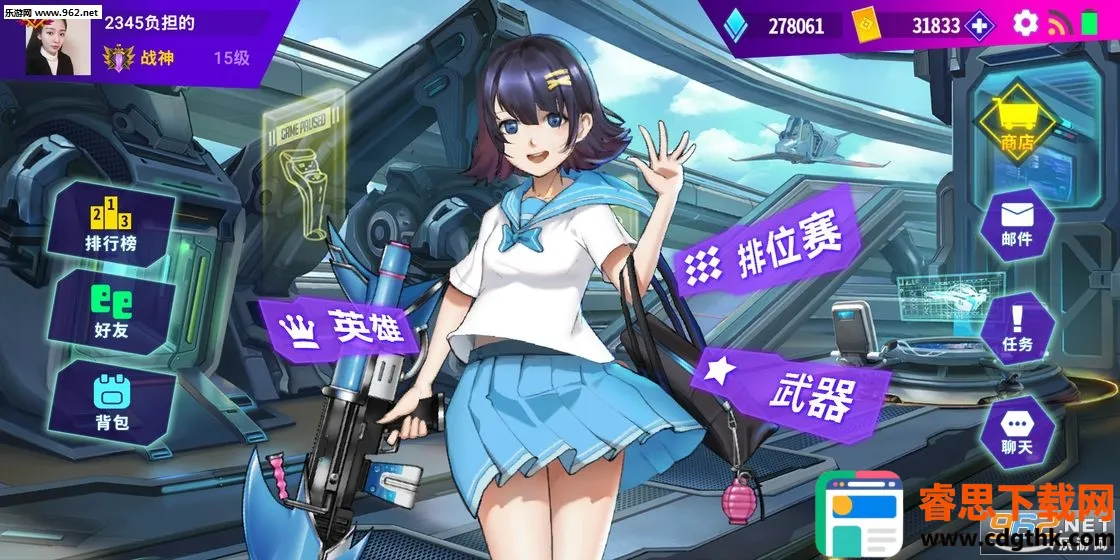Open the 背包 backpack
Viewport: 1120px width, 560px height.
click(x=111, y=401)
